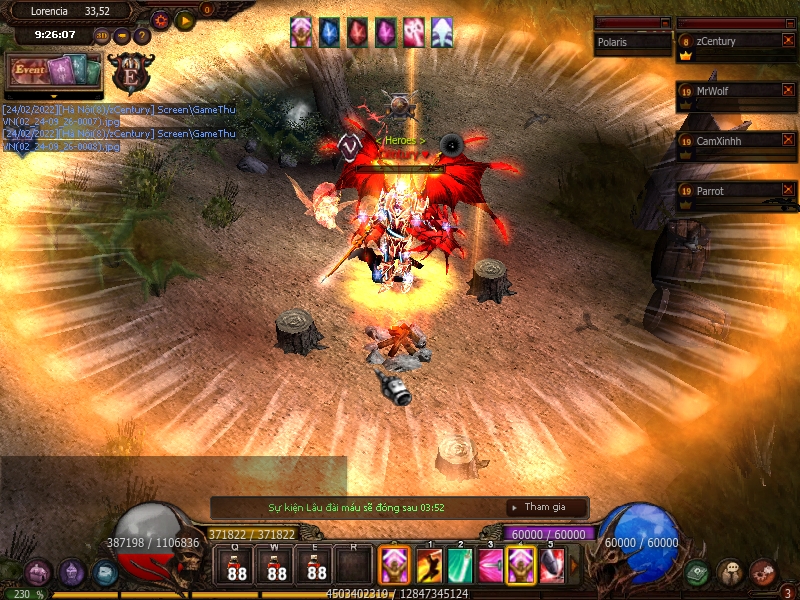The height and width of the screenshot is (600, 800).
Task: Use the E potion slot
Action: [317, 567]
